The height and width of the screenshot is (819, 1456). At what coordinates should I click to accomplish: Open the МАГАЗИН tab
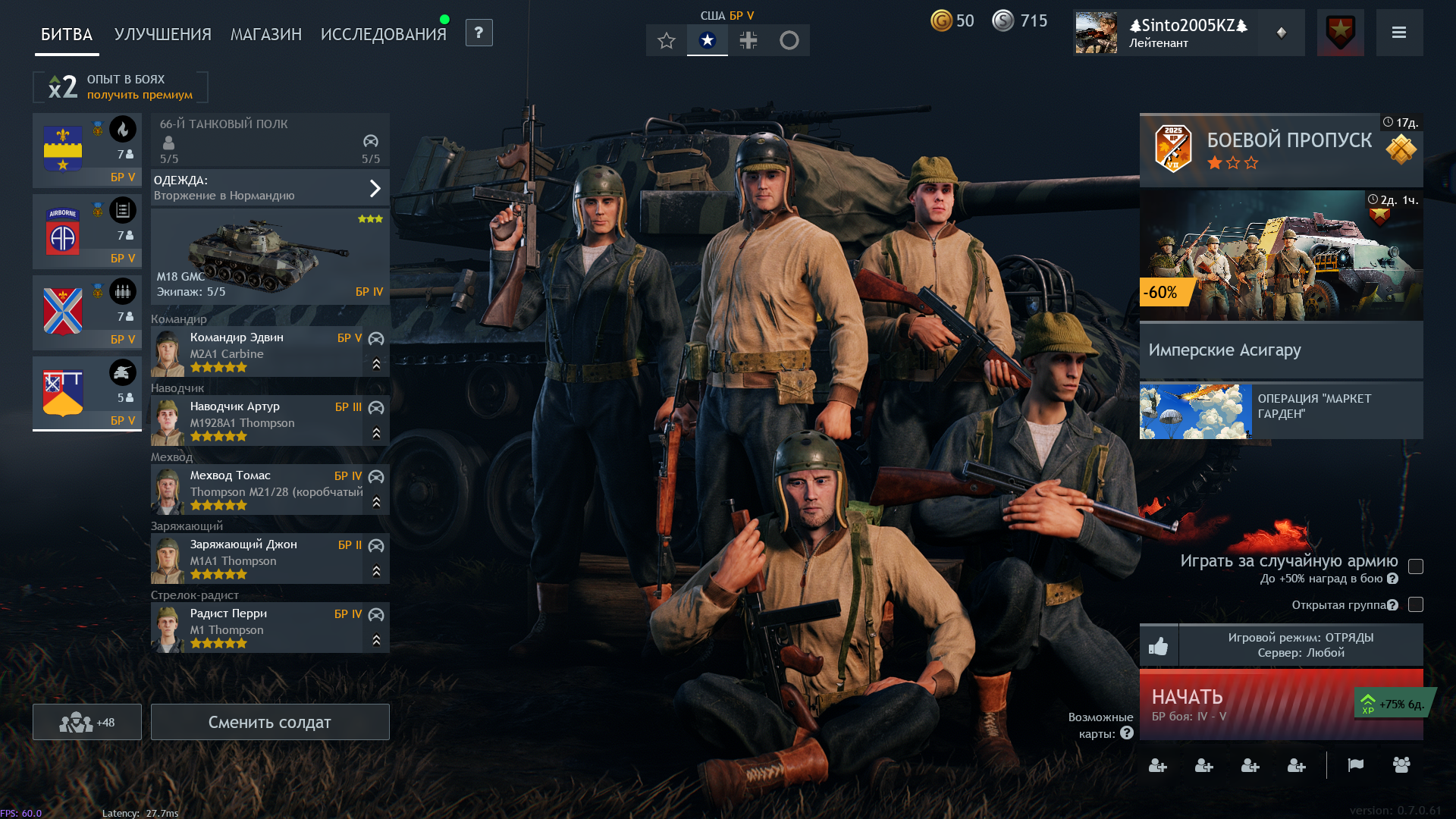265,35
